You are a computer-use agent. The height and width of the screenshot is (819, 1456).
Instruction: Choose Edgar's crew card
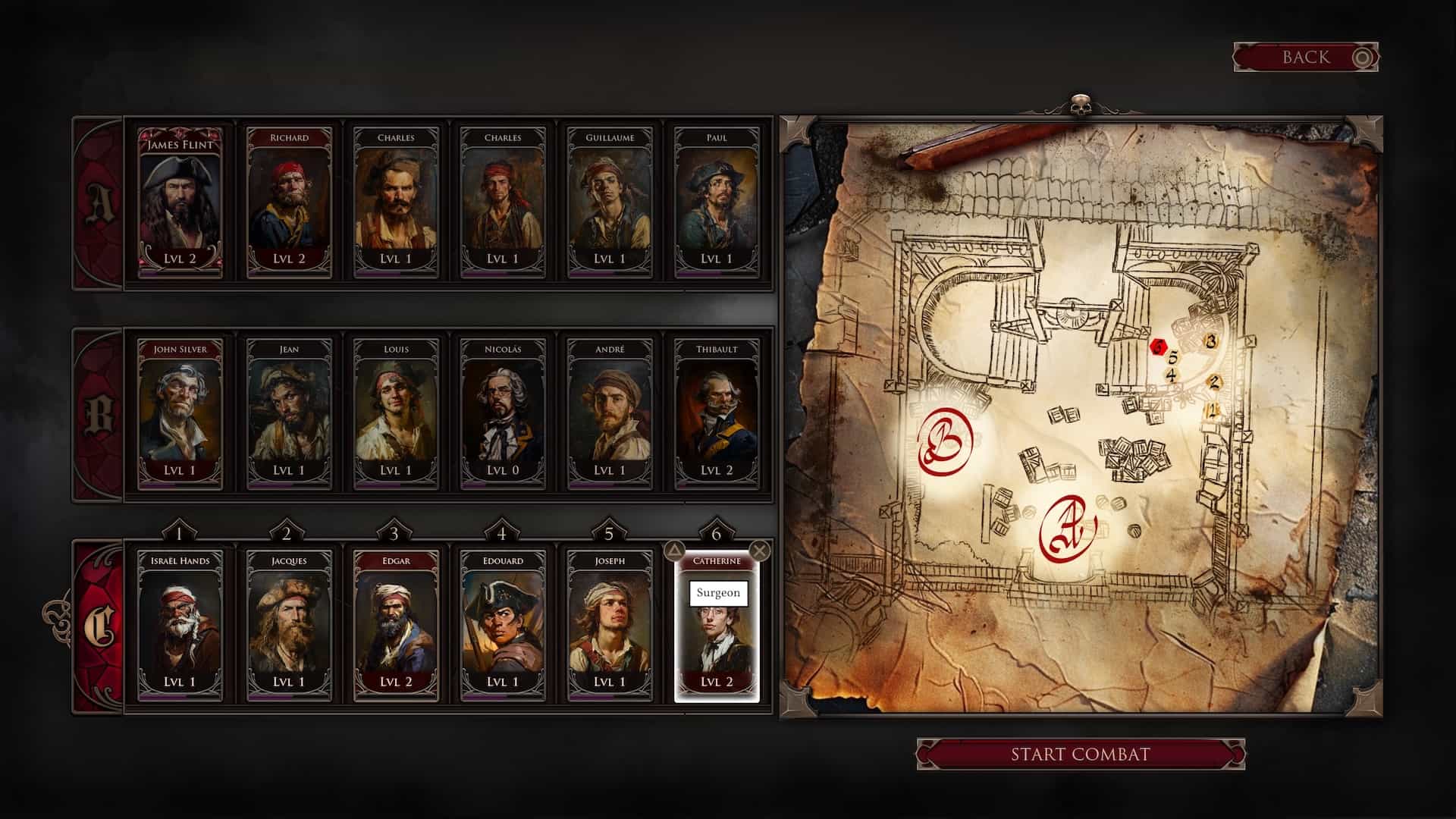396,626
